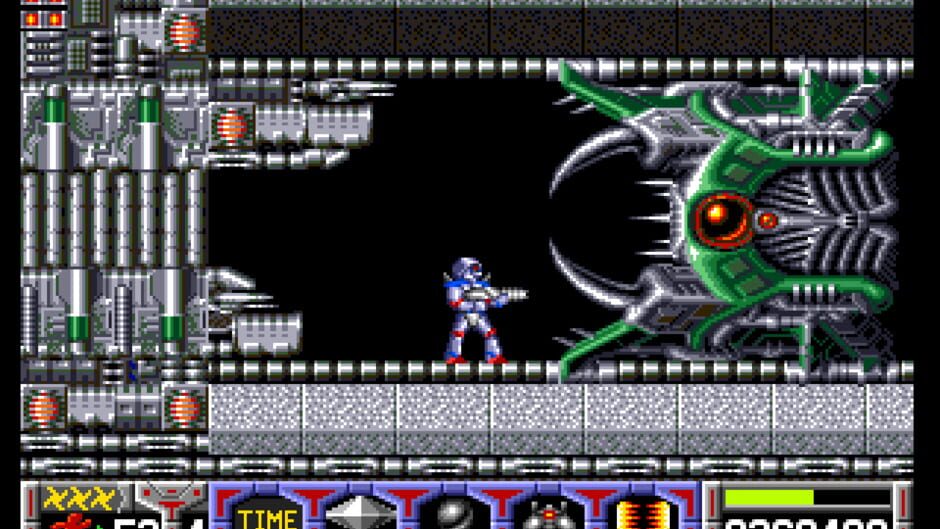The image size is (940, 529).
Task: Select the silver diamond icon in the HUD
Action: click(x=361, y=514)
